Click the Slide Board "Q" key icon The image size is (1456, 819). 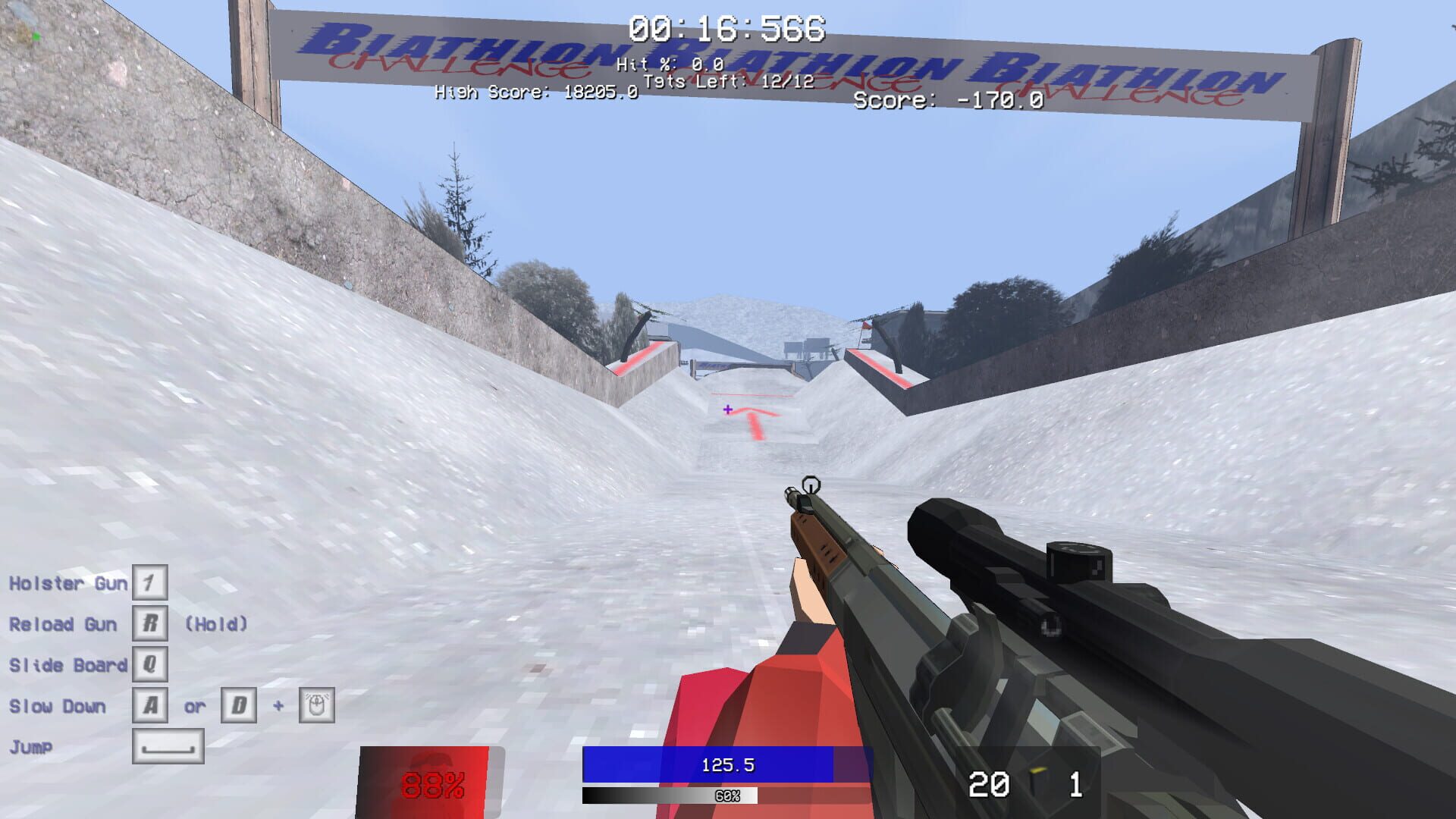150,666
